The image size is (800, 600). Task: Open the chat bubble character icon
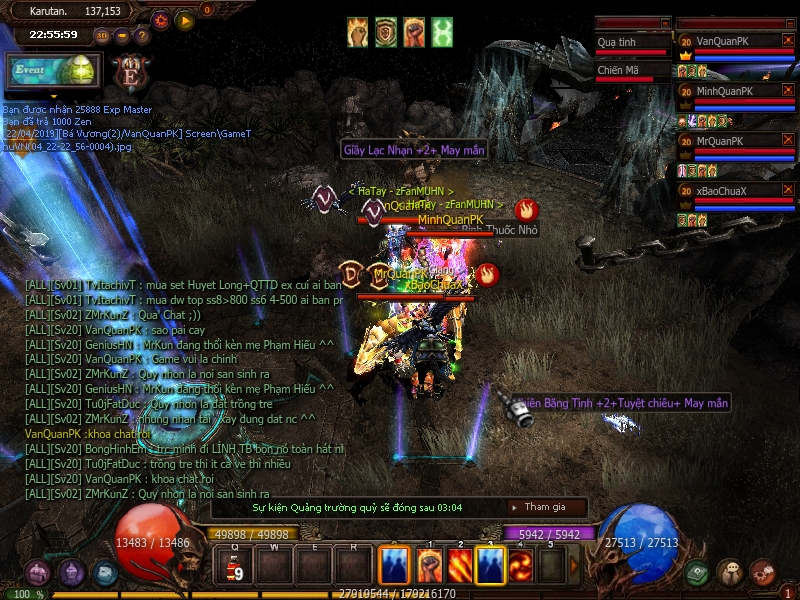pyautogui.click(x=730, y=572)
